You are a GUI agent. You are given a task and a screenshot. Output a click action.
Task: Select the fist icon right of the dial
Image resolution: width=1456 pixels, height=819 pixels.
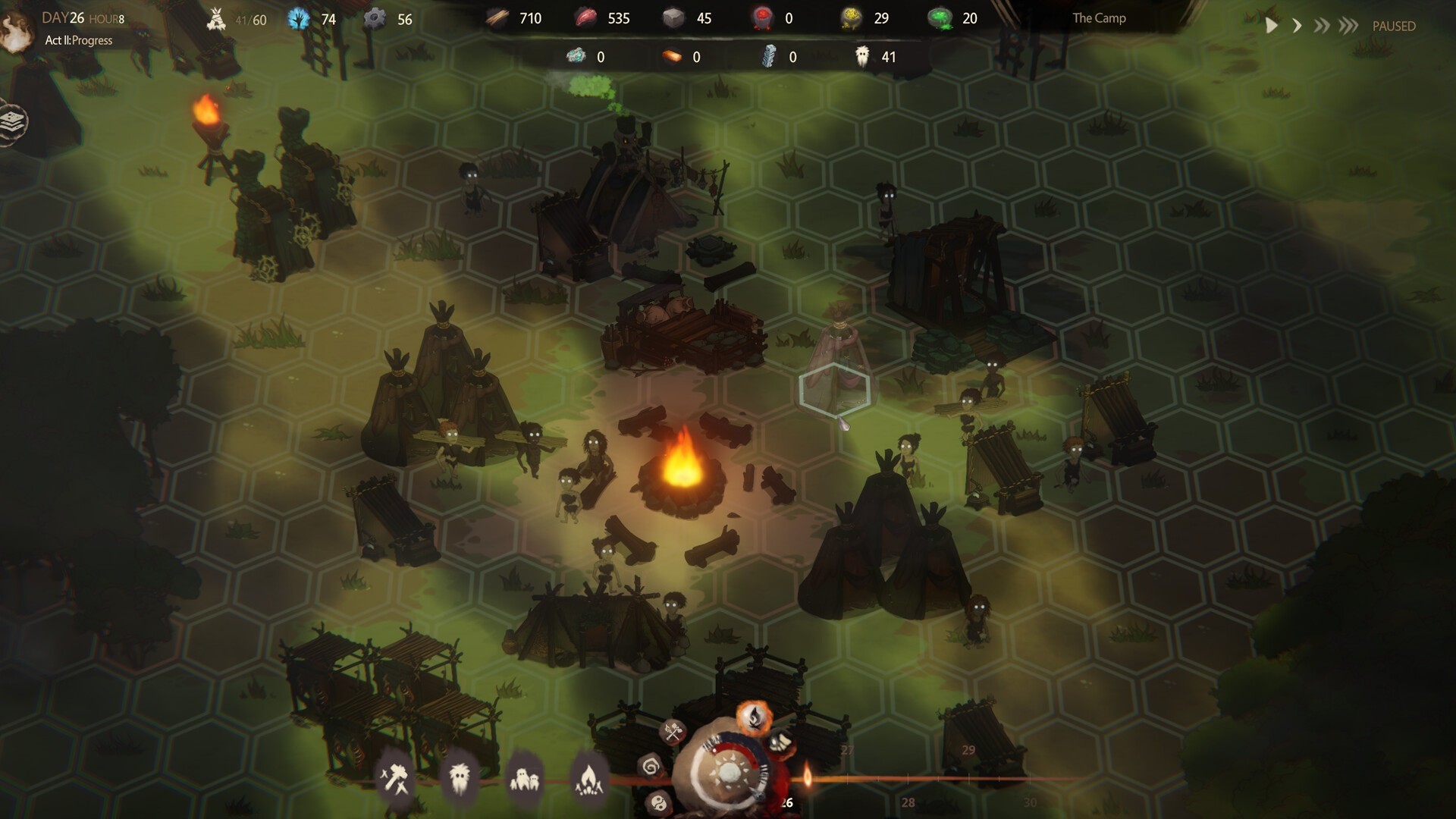pos(780,741)
